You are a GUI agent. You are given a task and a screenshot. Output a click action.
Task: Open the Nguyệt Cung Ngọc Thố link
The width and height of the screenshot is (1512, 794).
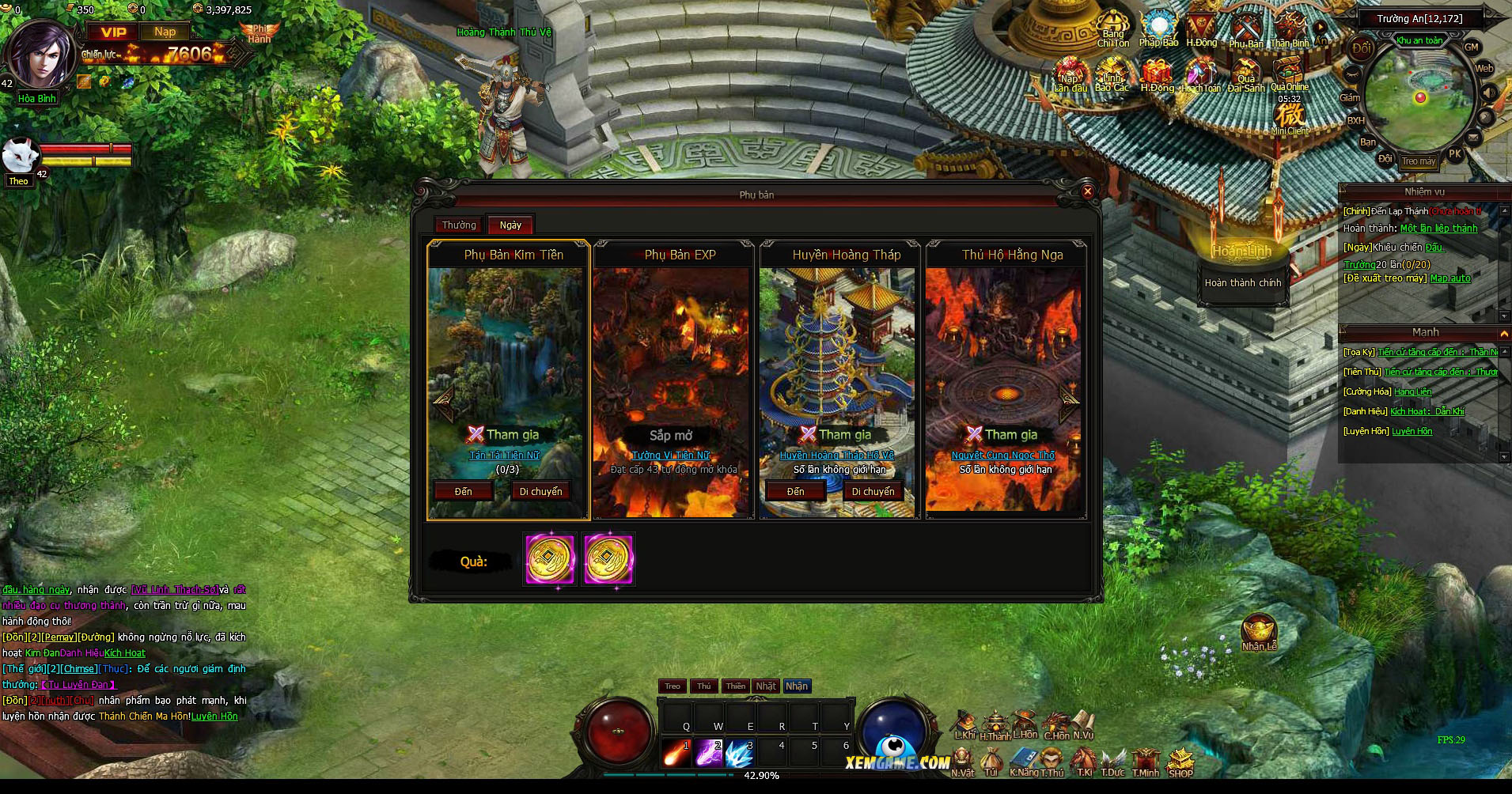[1002, 456]
